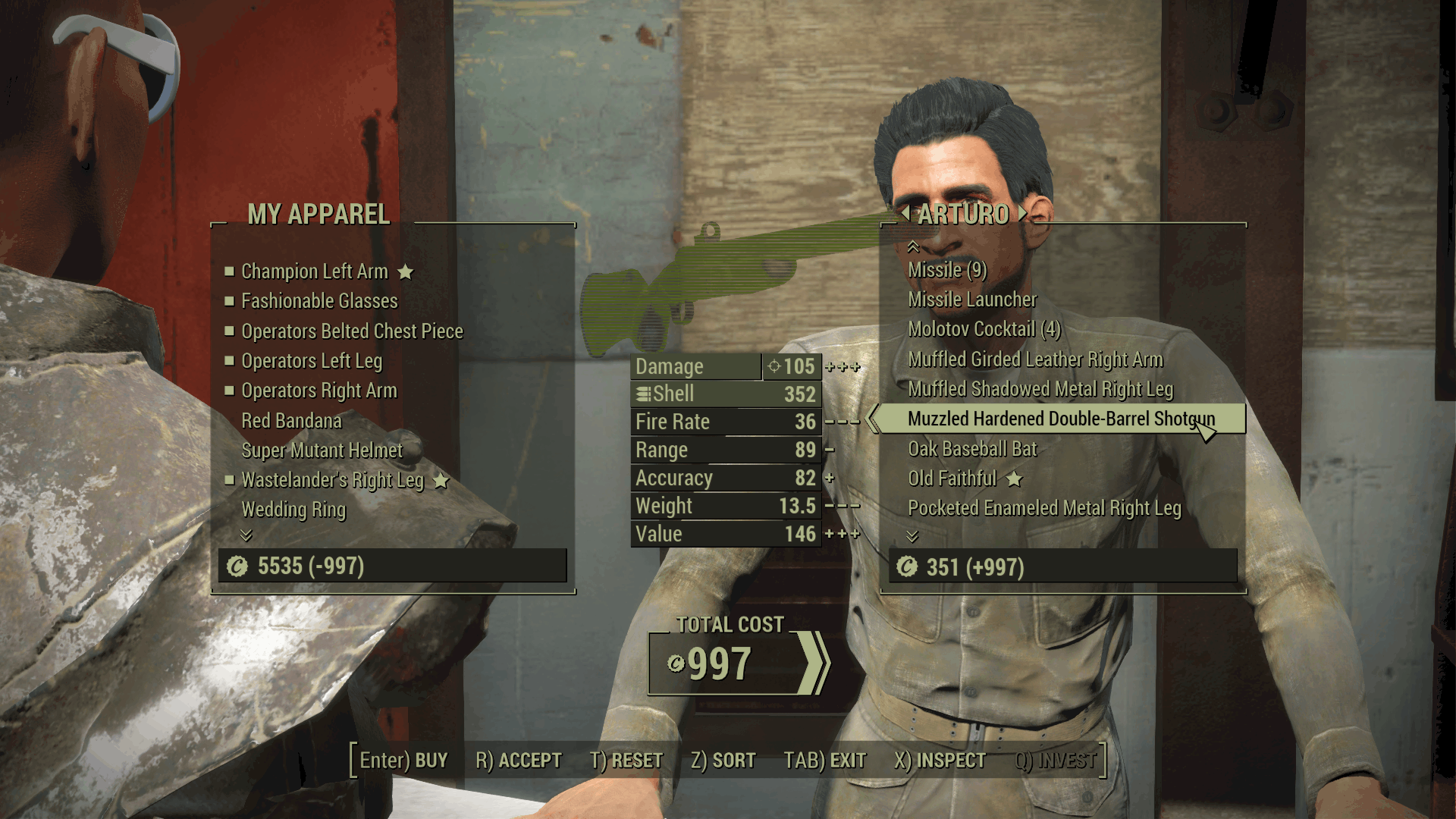Accept the trade with the Accept button
This screenshot has width=1456, height=819.
click(x=519, y=760)
